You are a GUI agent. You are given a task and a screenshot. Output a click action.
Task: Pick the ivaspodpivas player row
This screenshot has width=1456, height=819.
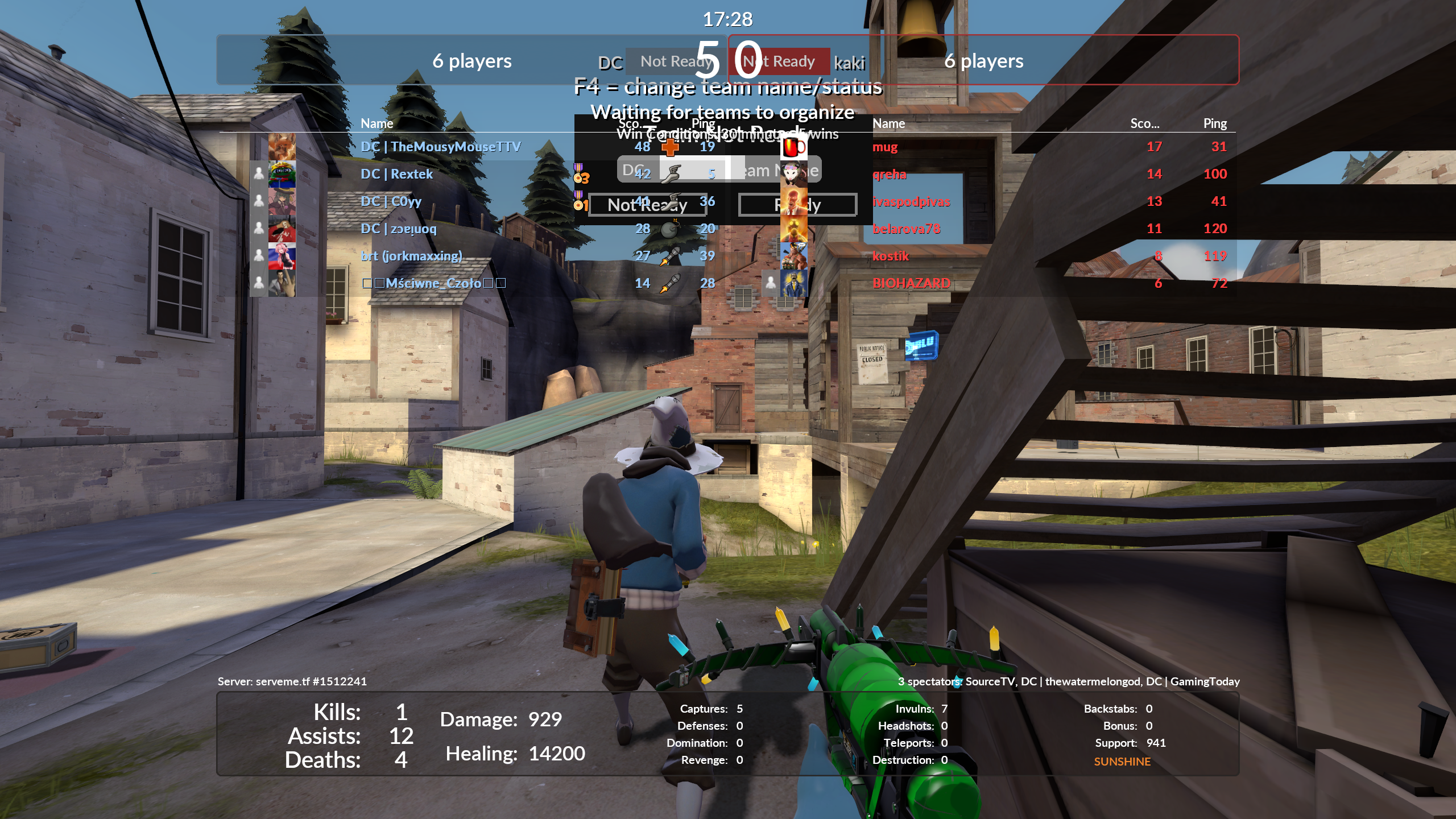(x=911, y=201)
